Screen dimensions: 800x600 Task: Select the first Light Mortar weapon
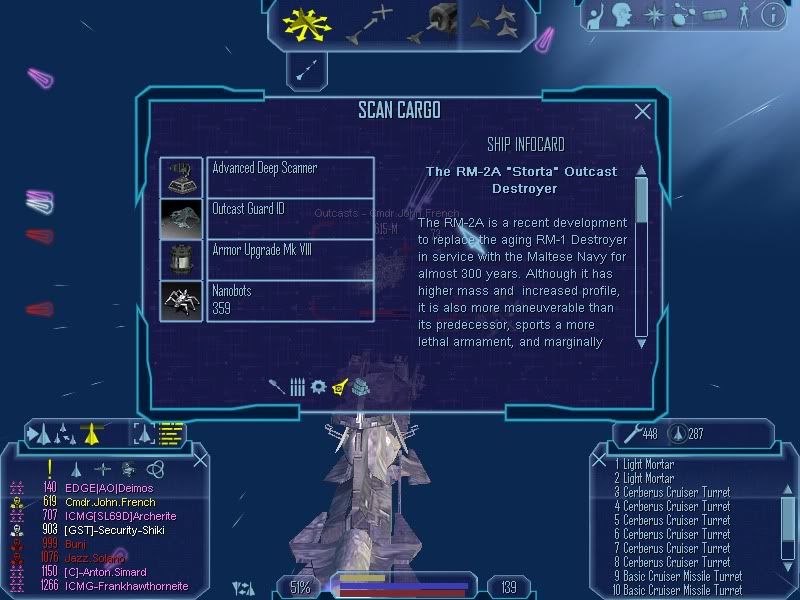645,464
